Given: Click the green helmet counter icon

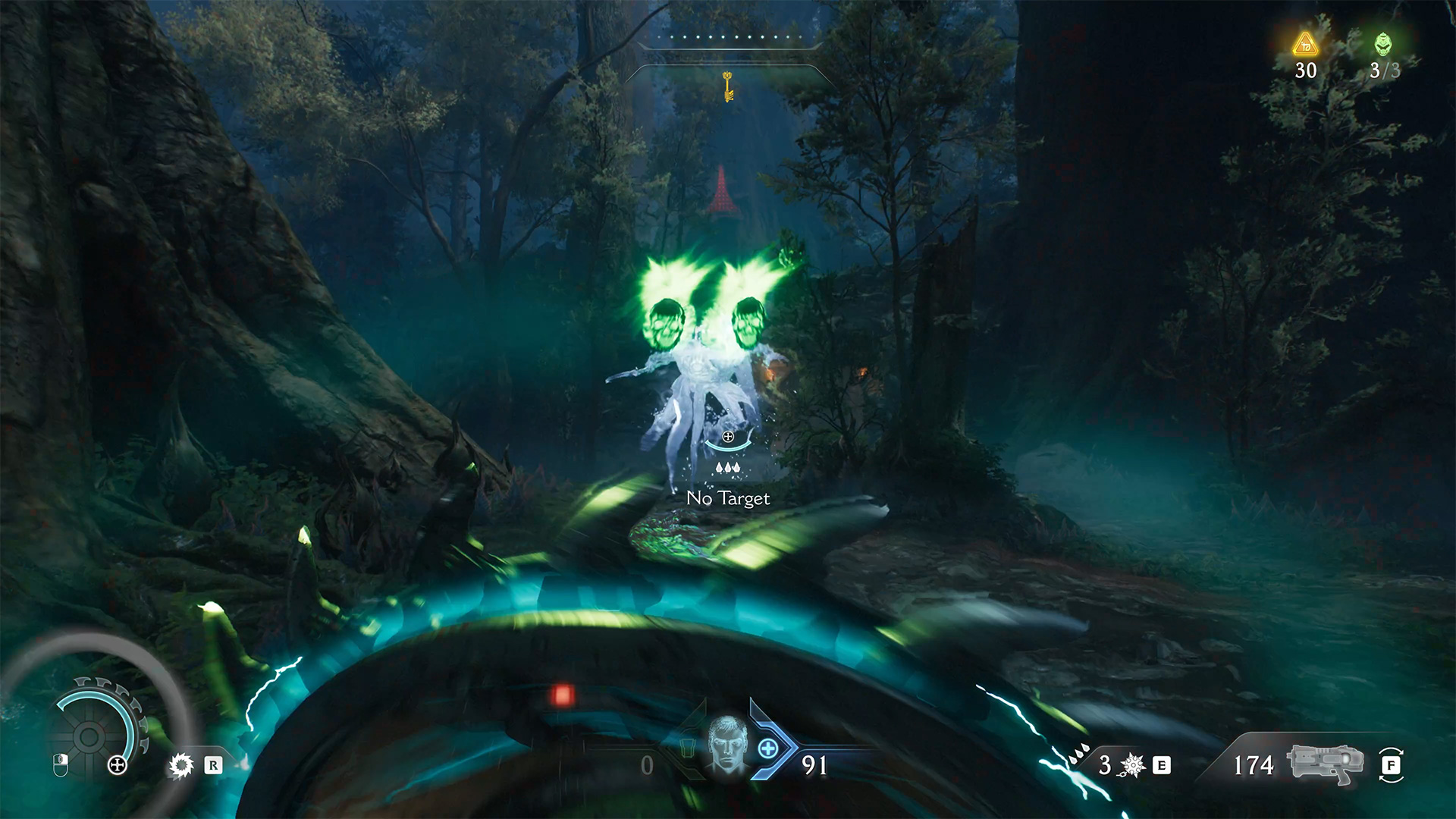Looking at the screenshot, I should (1383, 45).
